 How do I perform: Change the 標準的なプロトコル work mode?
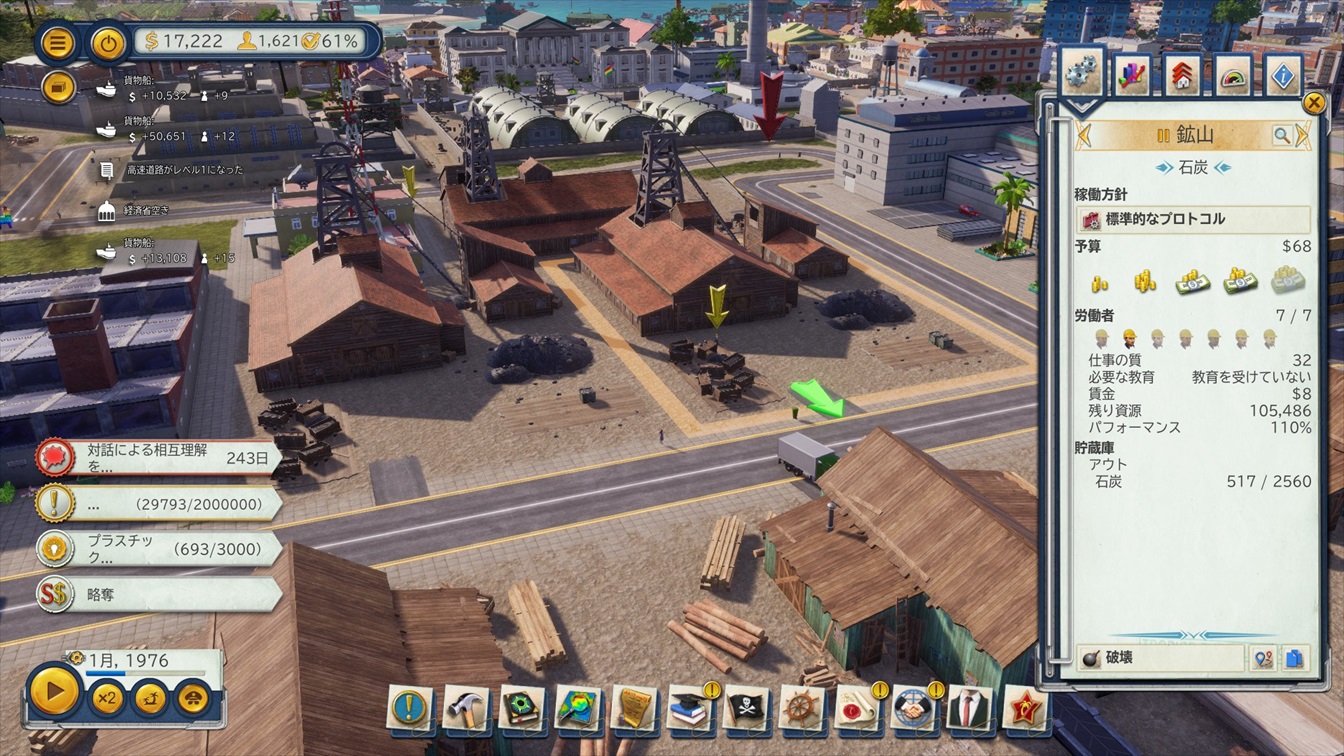click(x=1192, y=219)
